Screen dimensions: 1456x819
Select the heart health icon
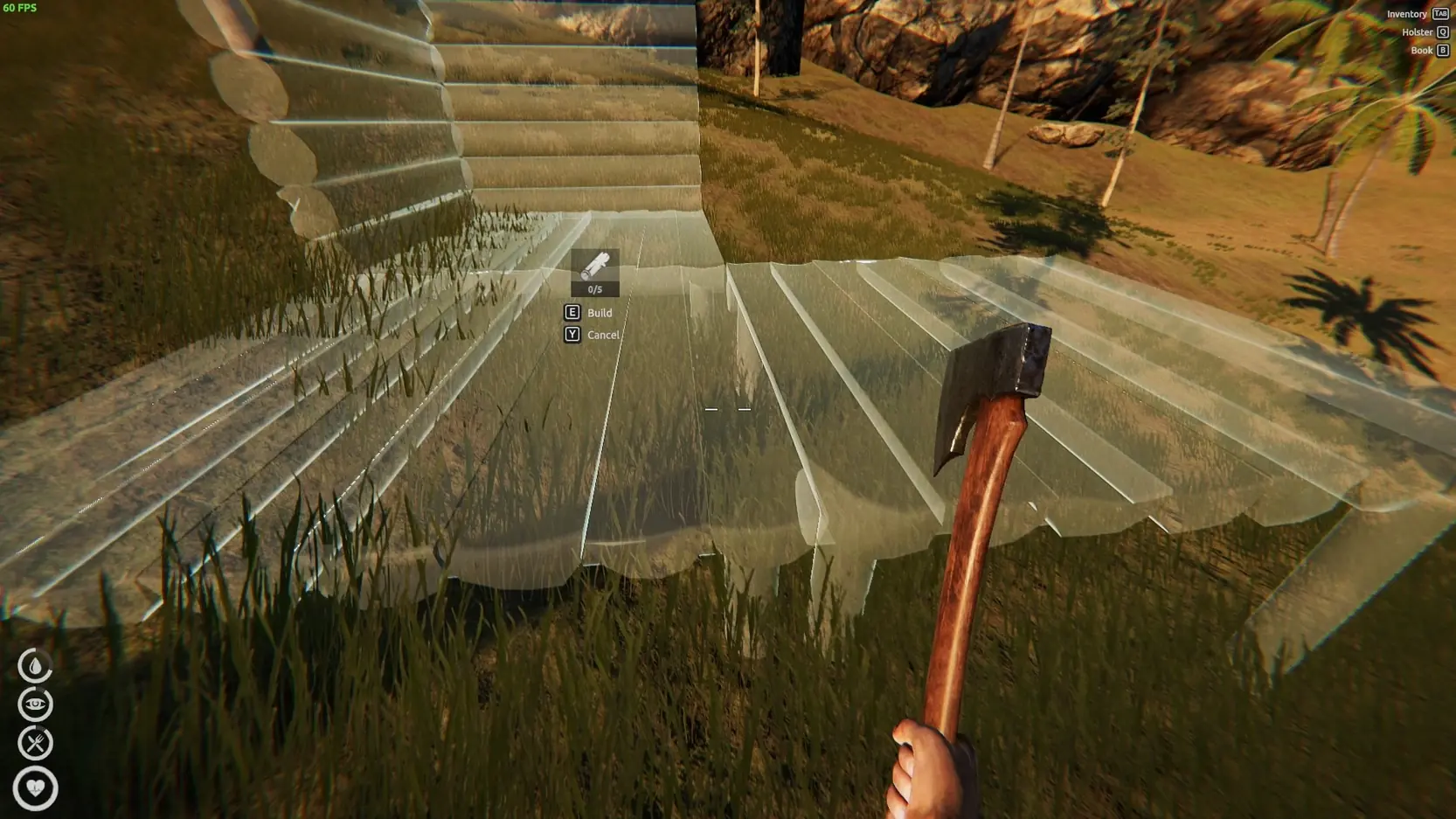tap(35, 788)
